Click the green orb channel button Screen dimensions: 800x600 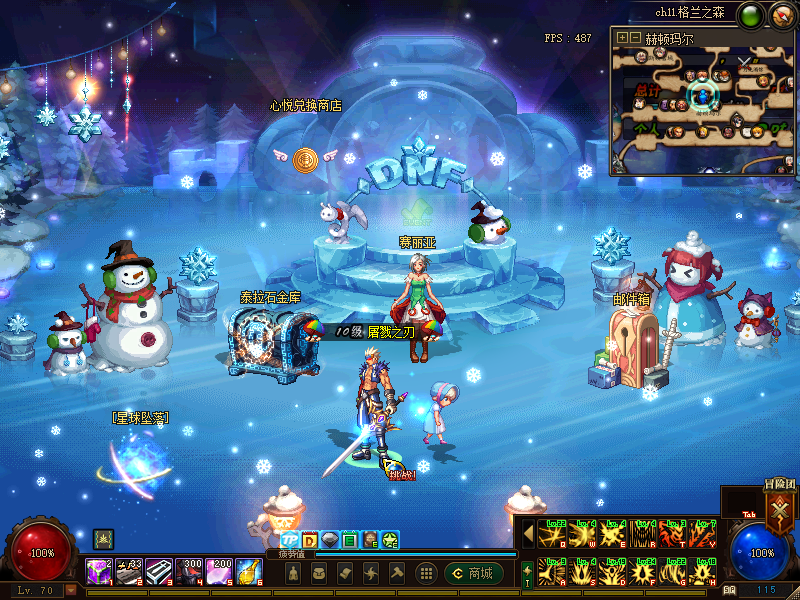[x=751, y=15]
